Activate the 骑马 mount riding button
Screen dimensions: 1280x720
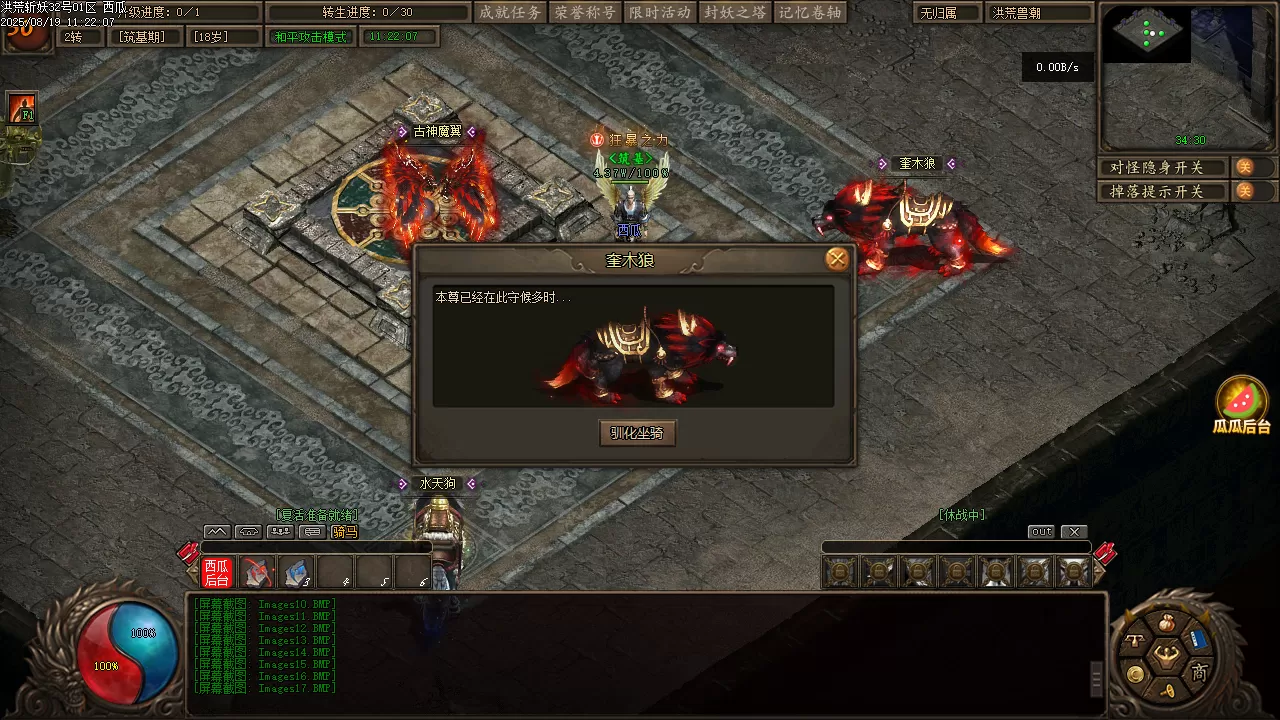344,532
